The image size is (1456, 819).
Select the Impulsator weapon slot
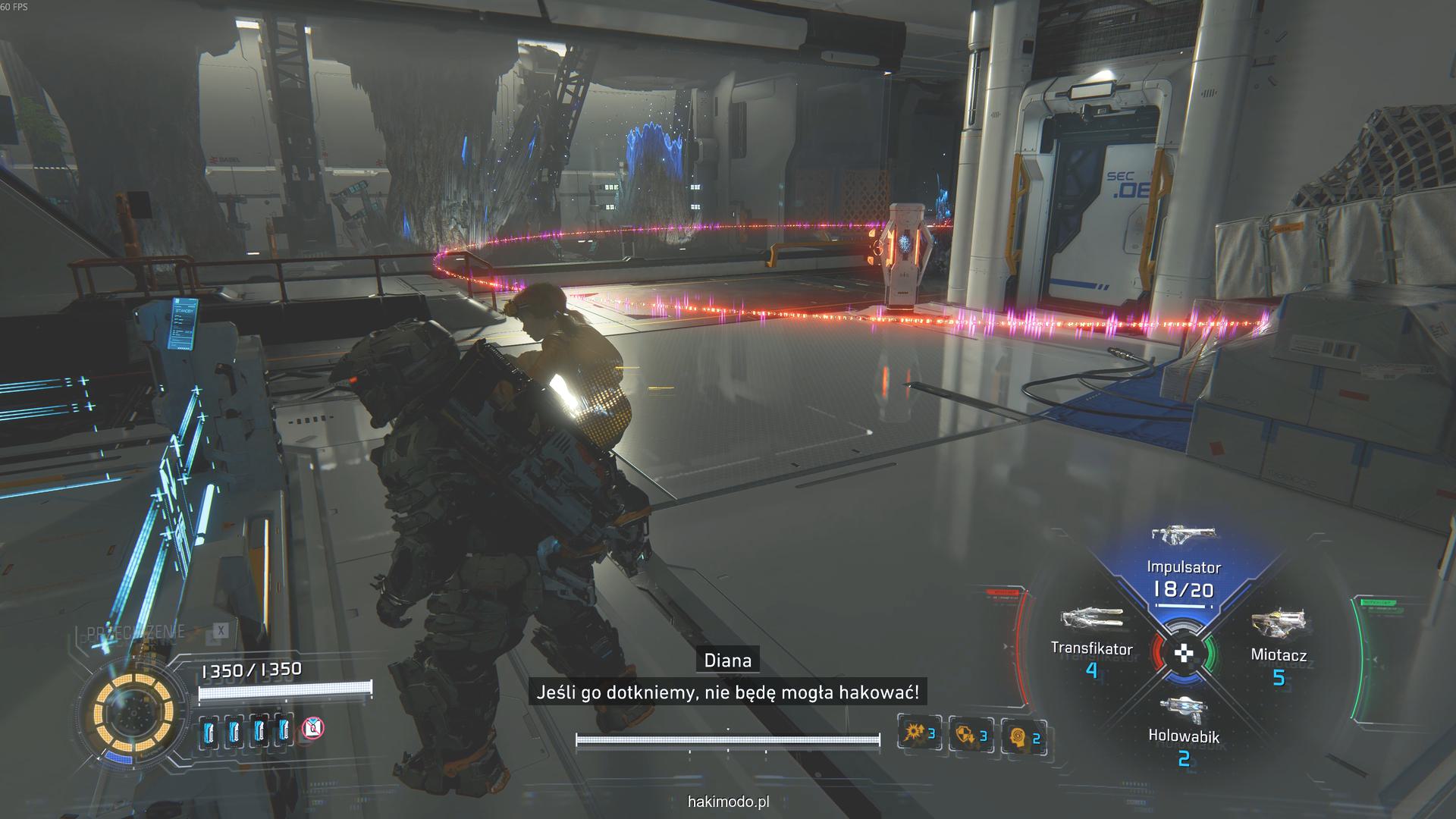click(1183, 565)
